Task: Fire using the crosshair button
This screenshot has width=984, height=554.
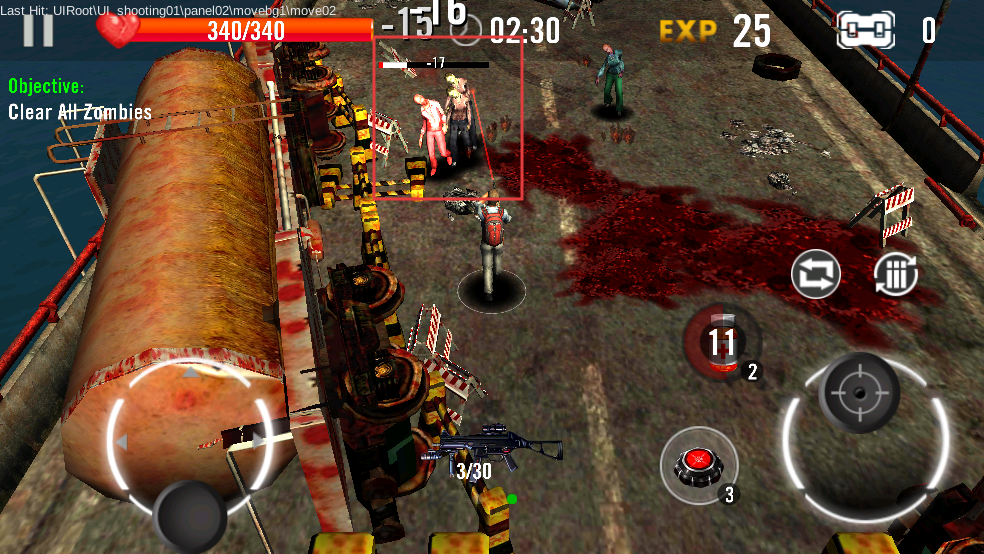Action: 858,392
